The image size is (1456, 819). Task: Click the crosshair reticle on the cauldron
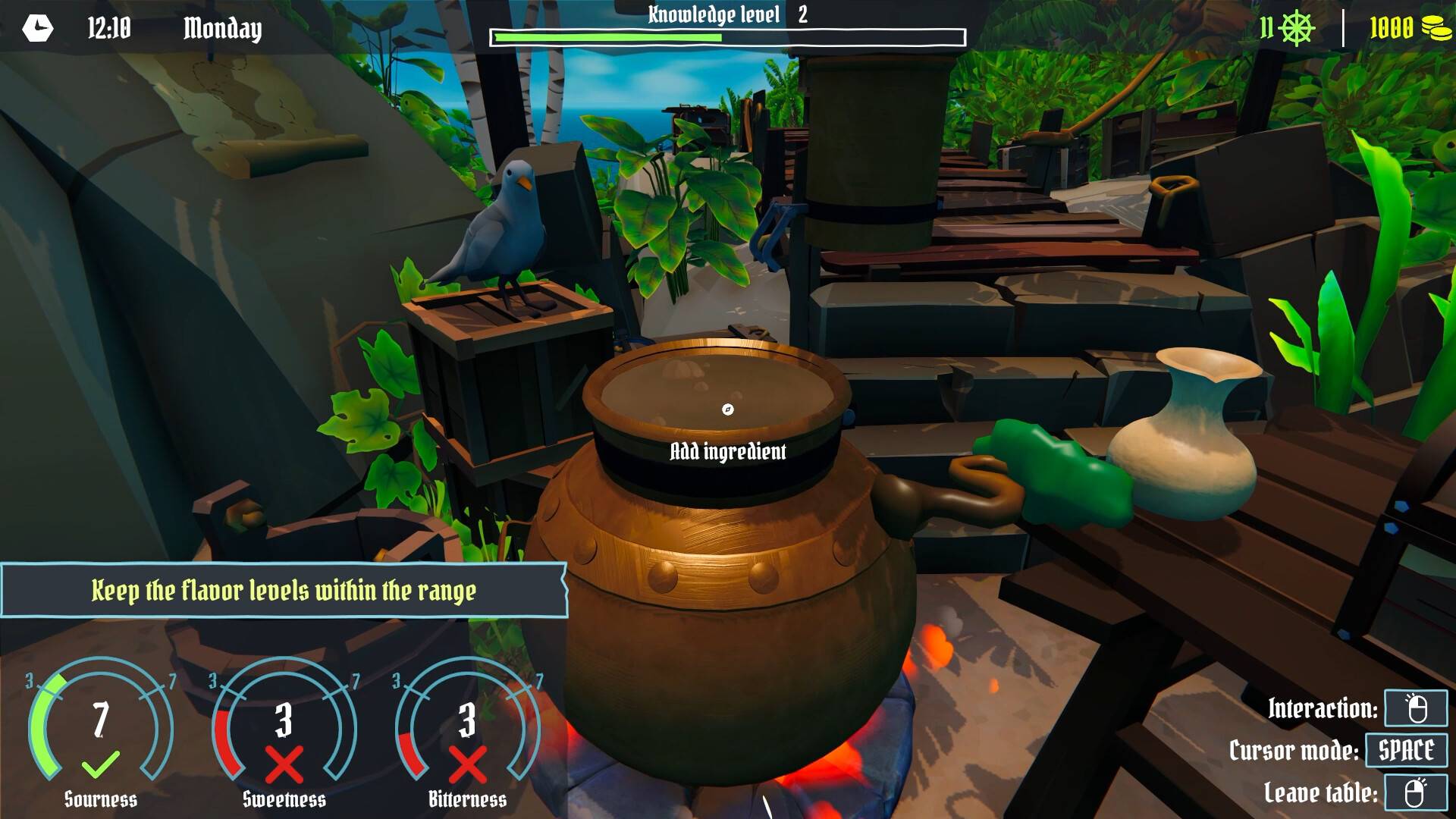727,409
